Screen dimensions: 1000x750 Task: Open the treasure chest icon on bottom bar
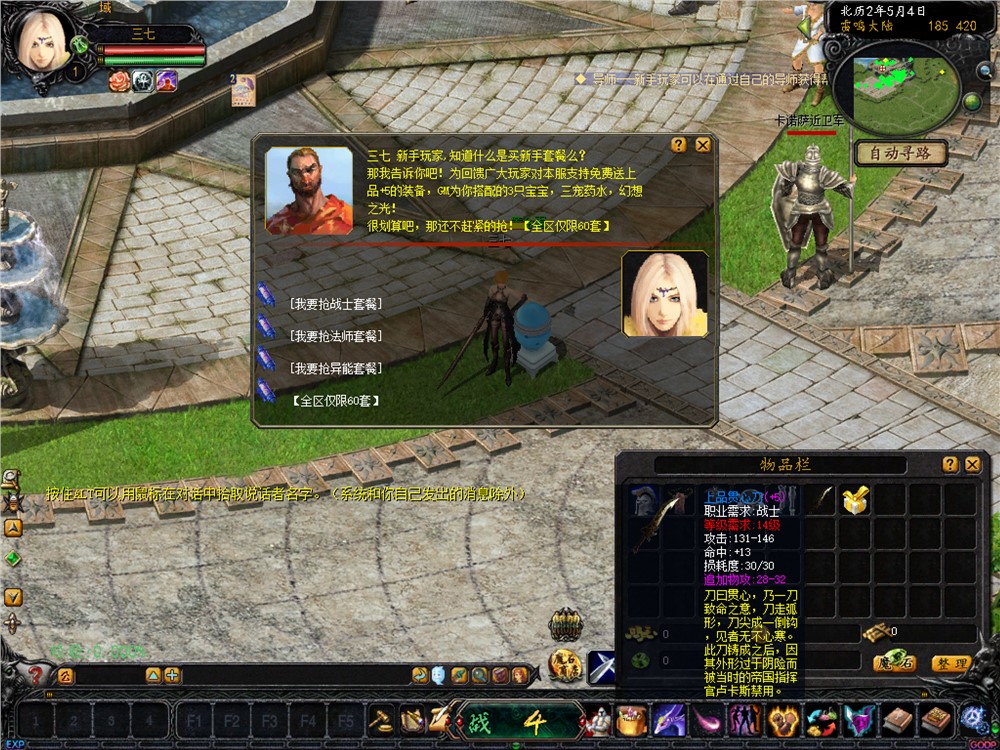[631, 720]
